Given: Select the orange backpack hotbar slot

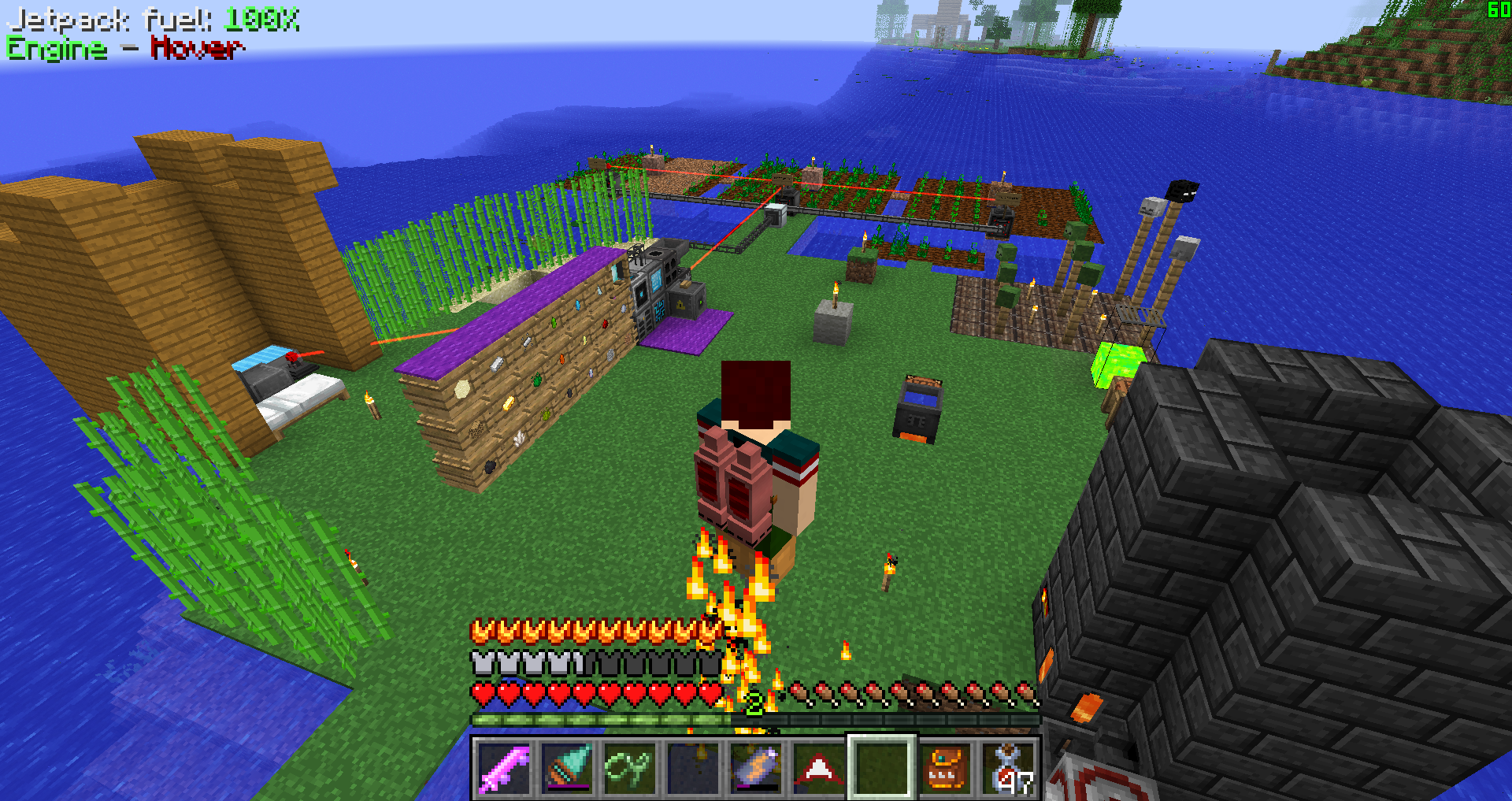Looking at the screenshot, I should coord(945,768).
